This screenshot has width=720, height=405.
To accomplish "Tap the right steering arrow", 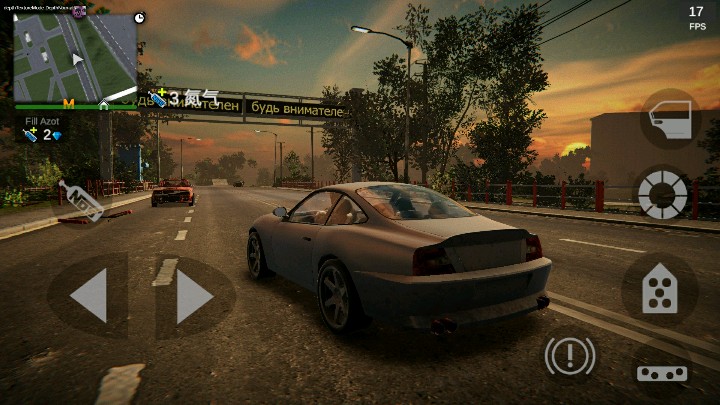I will pos(194,297).
